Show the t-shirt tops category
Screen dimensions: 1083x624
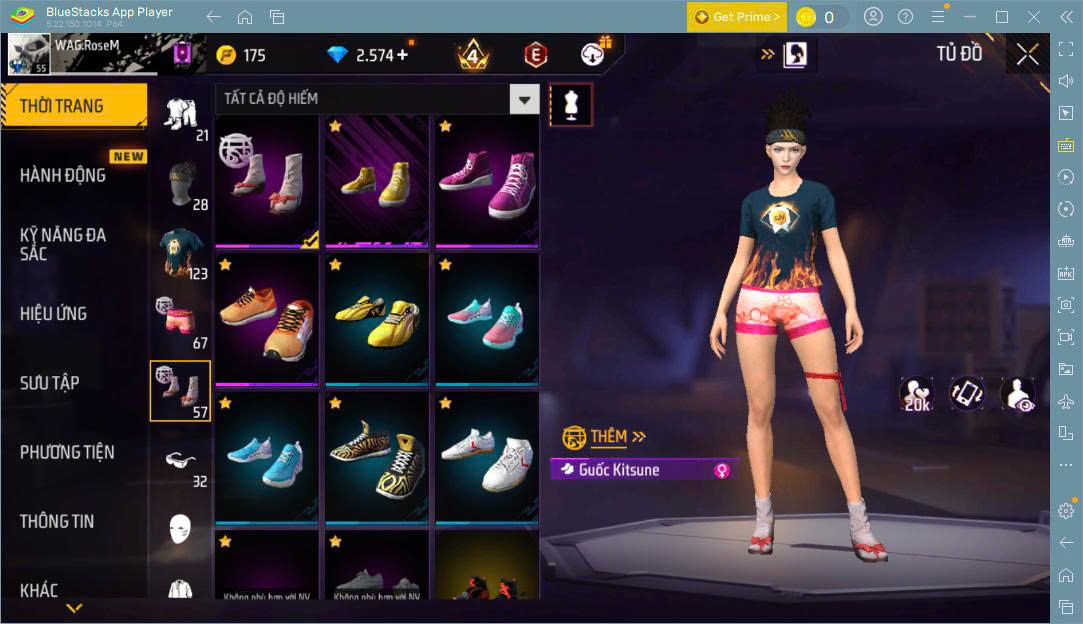pos(181,252)
